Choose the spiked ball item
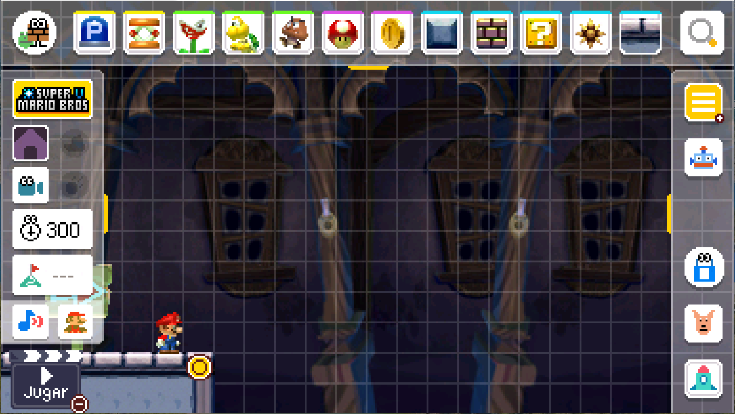This screenshot has height=414, width=735. coord(591,33)
